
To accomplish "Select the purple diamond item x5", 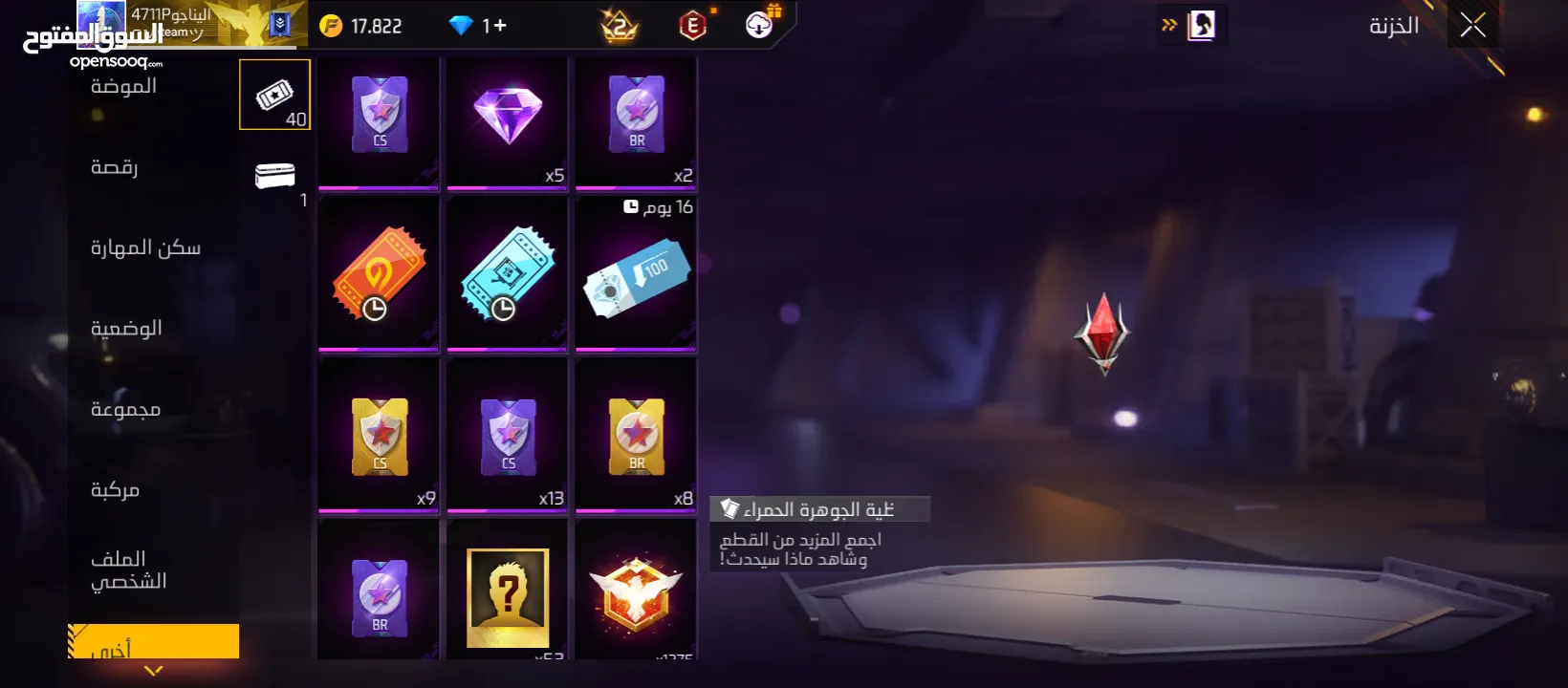I will coord(508,122).
